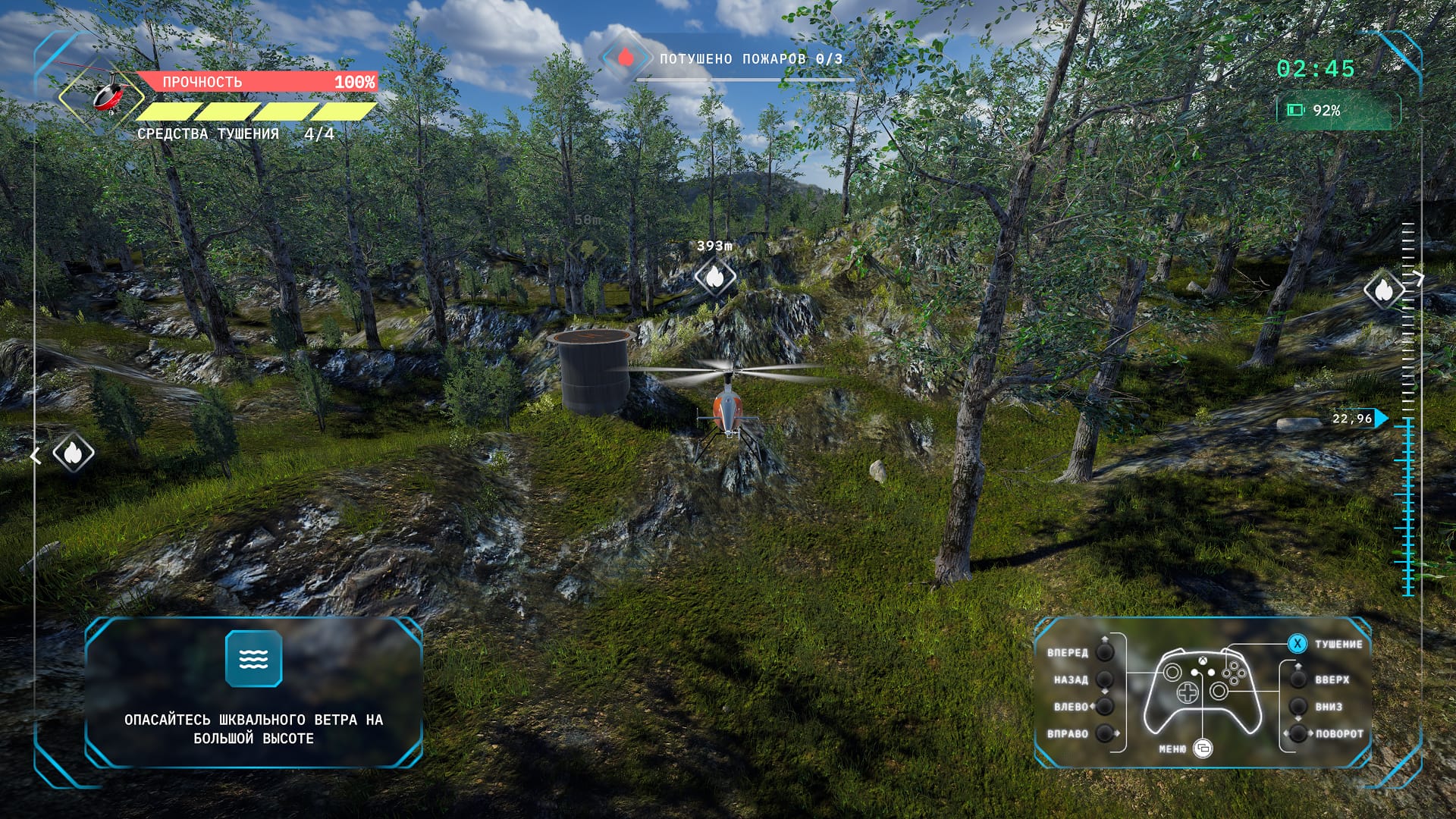Click the fire waypoint marker labeled 393m
This screenshot has height=819, width=1456.
[714, 278]
